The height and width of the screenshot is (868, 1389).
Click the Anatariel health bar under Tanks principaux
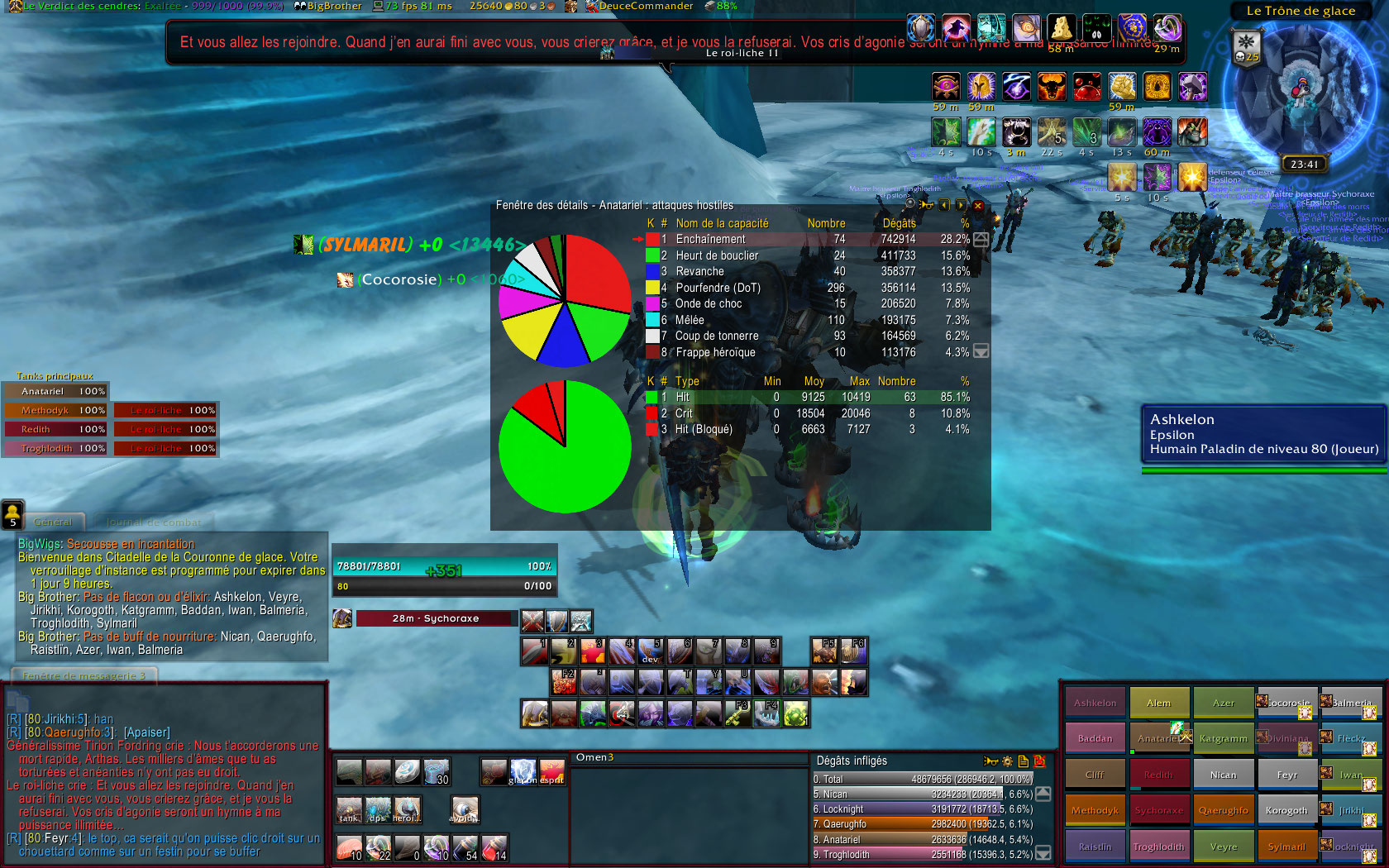click(x=54, y=390)
